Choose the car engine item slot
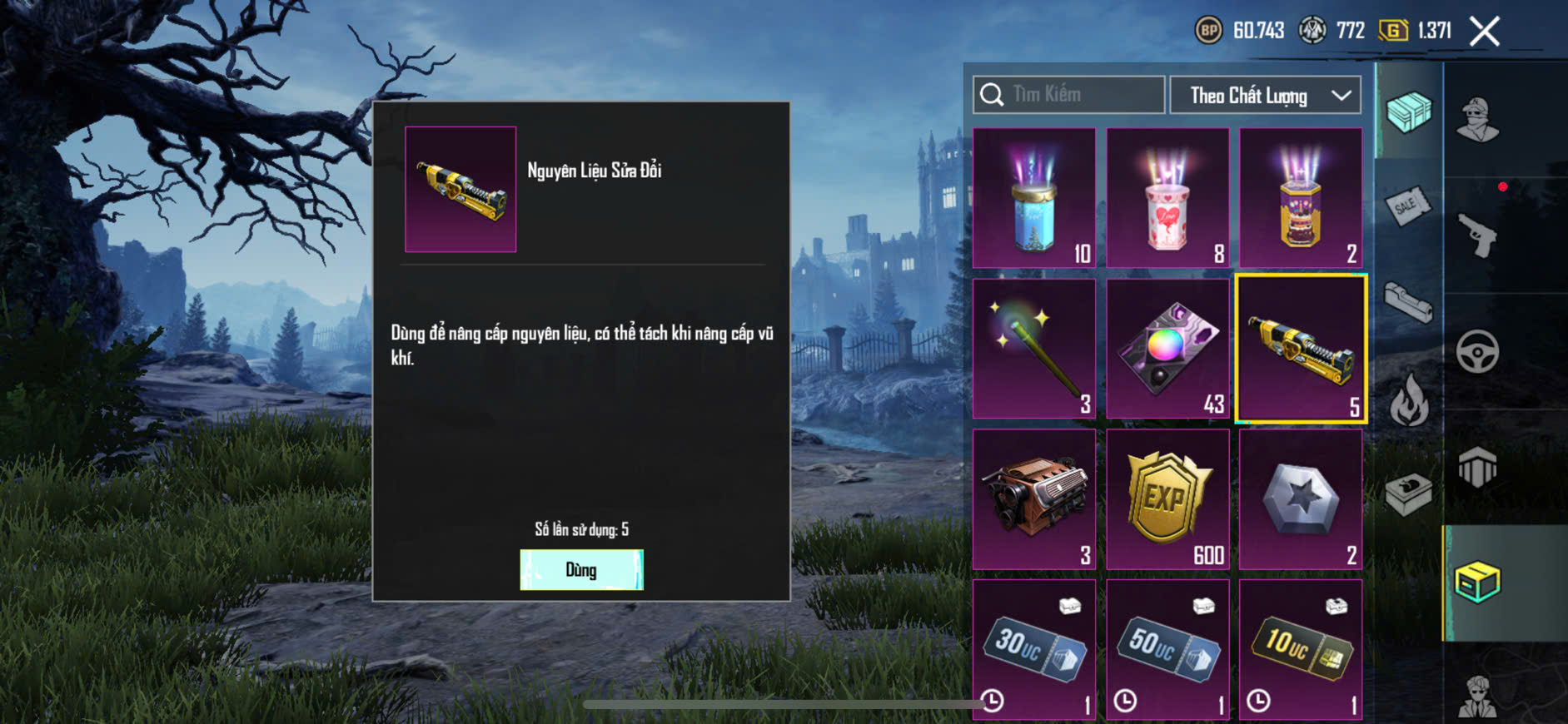1568x724 pixels. click(1034, 499)
